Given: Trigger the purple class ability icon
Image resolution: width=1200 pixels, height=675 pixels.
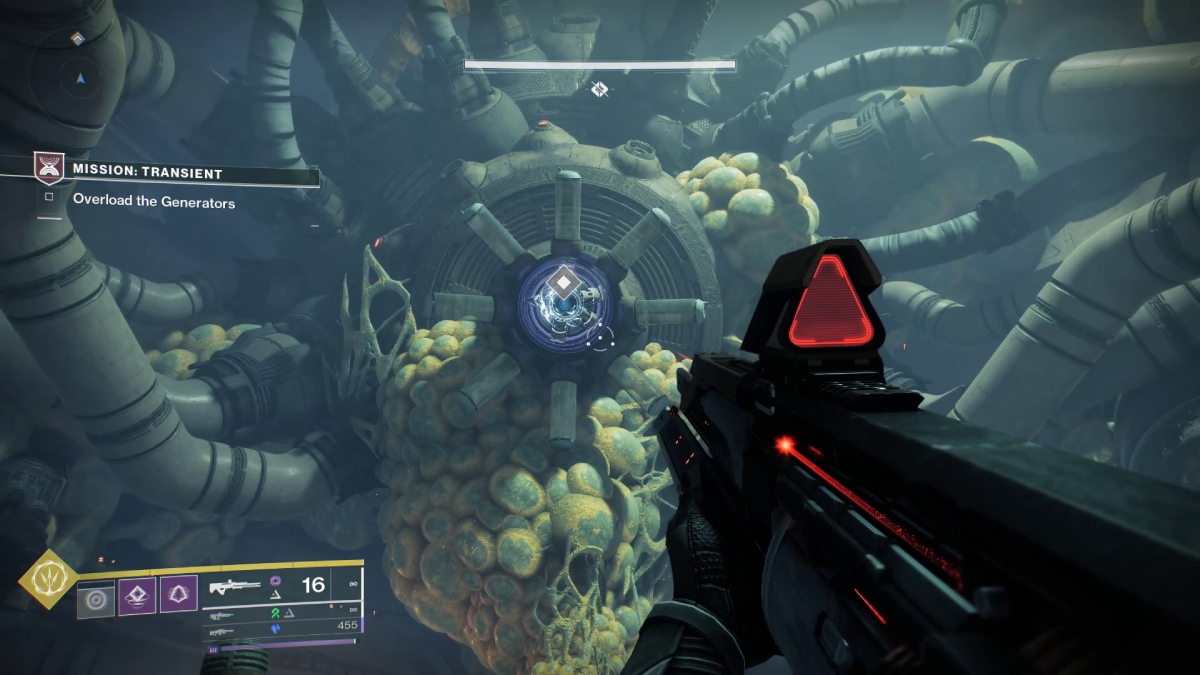Looking at the screenshot, I should coord(178,596).
